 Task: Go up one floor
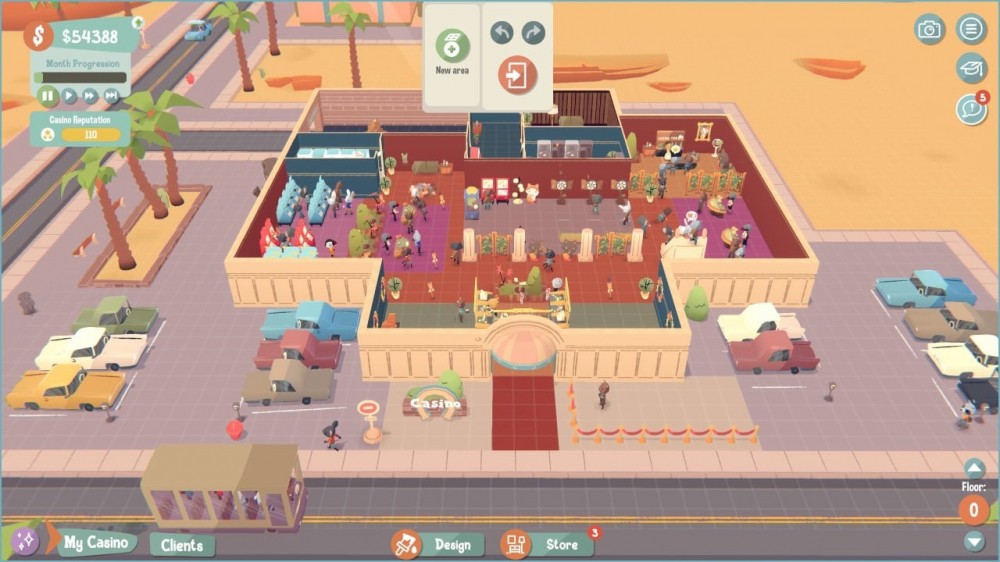click(974, 468)
